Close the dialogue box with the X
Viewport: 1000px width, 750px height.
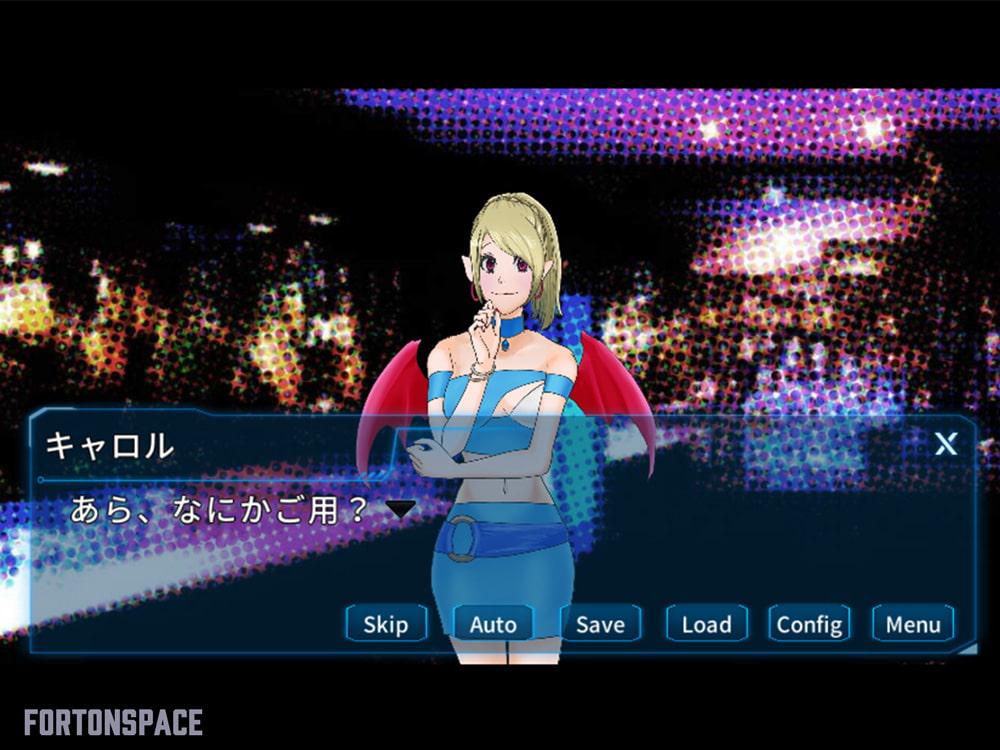946,444
